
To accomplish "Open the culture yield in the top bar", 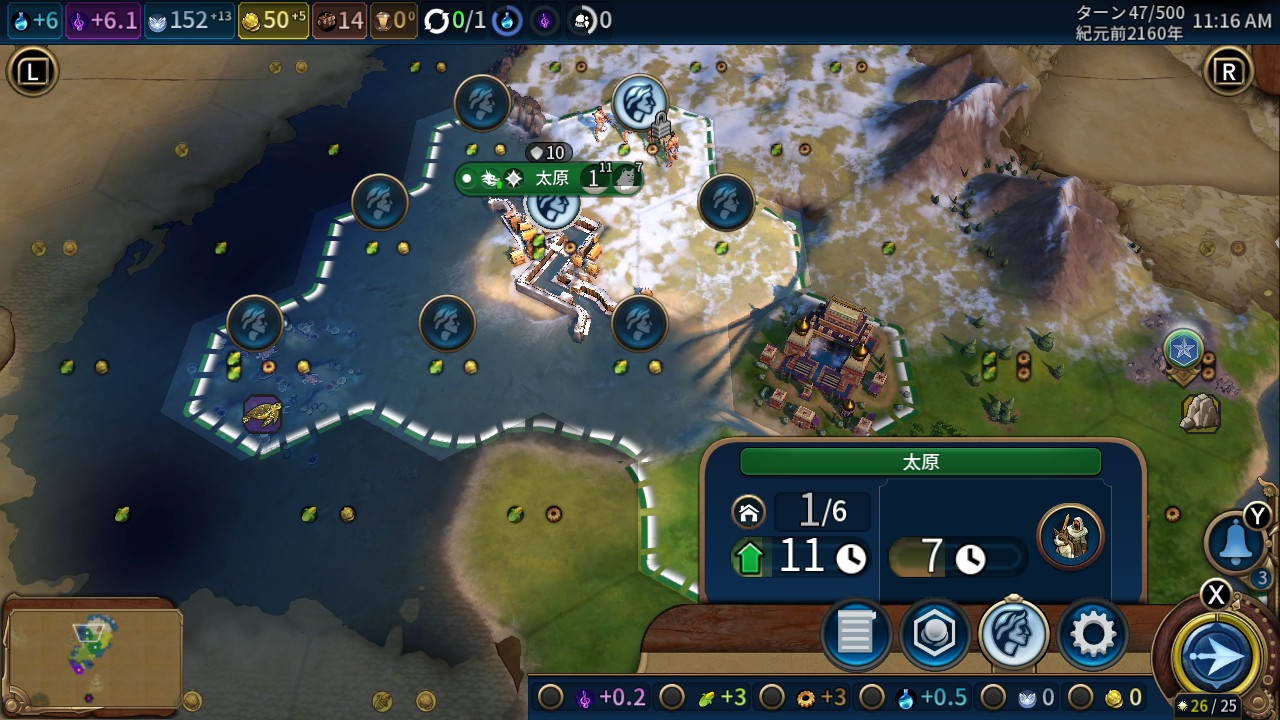I will pyautogui.click(x=103, y=20).
